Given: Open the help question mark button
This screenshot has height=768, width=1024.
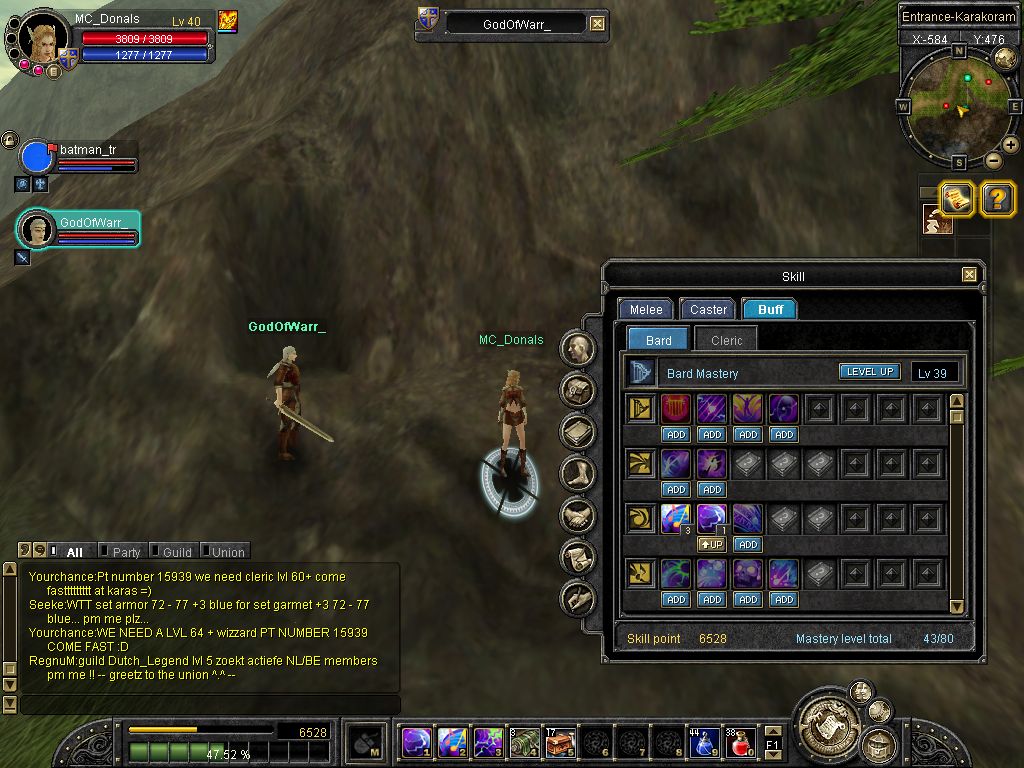Looking at the screenshot, I should [x=997, y=199].
